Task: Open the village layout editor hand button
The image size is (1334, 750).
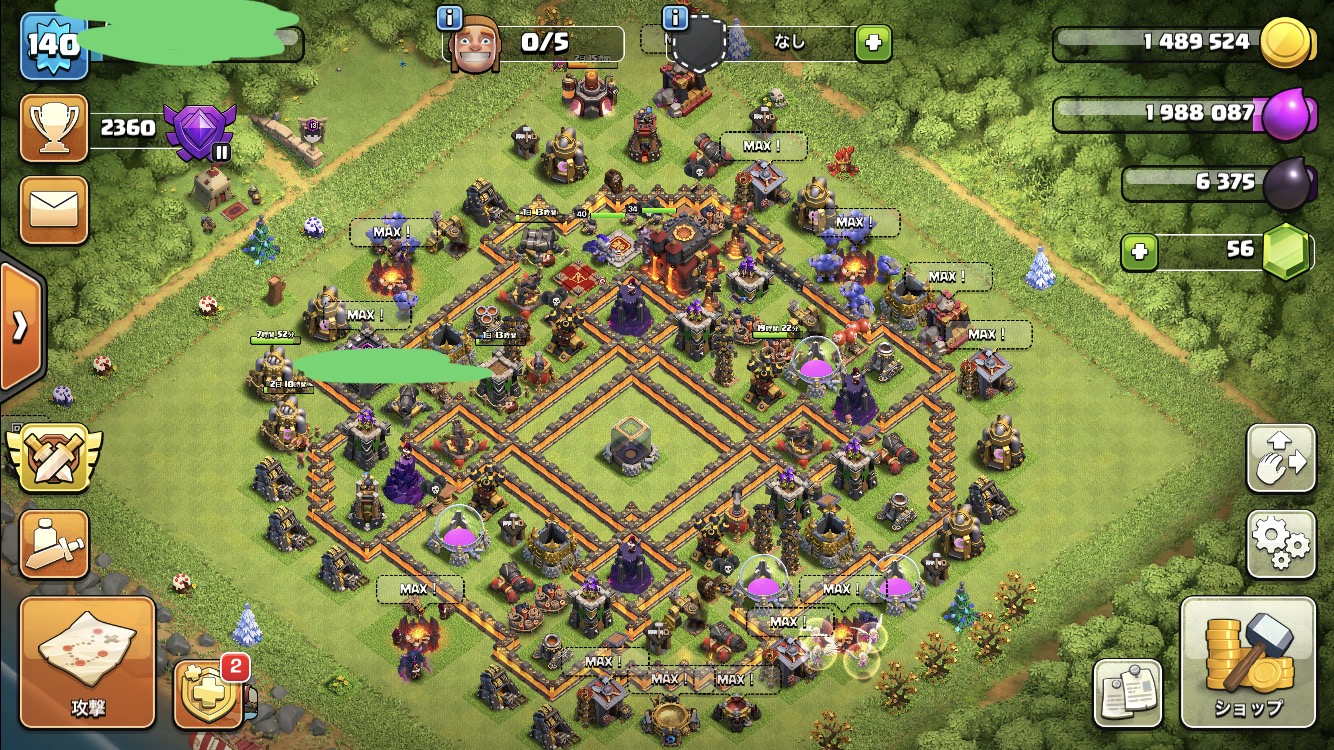Action: (1281, 459)
